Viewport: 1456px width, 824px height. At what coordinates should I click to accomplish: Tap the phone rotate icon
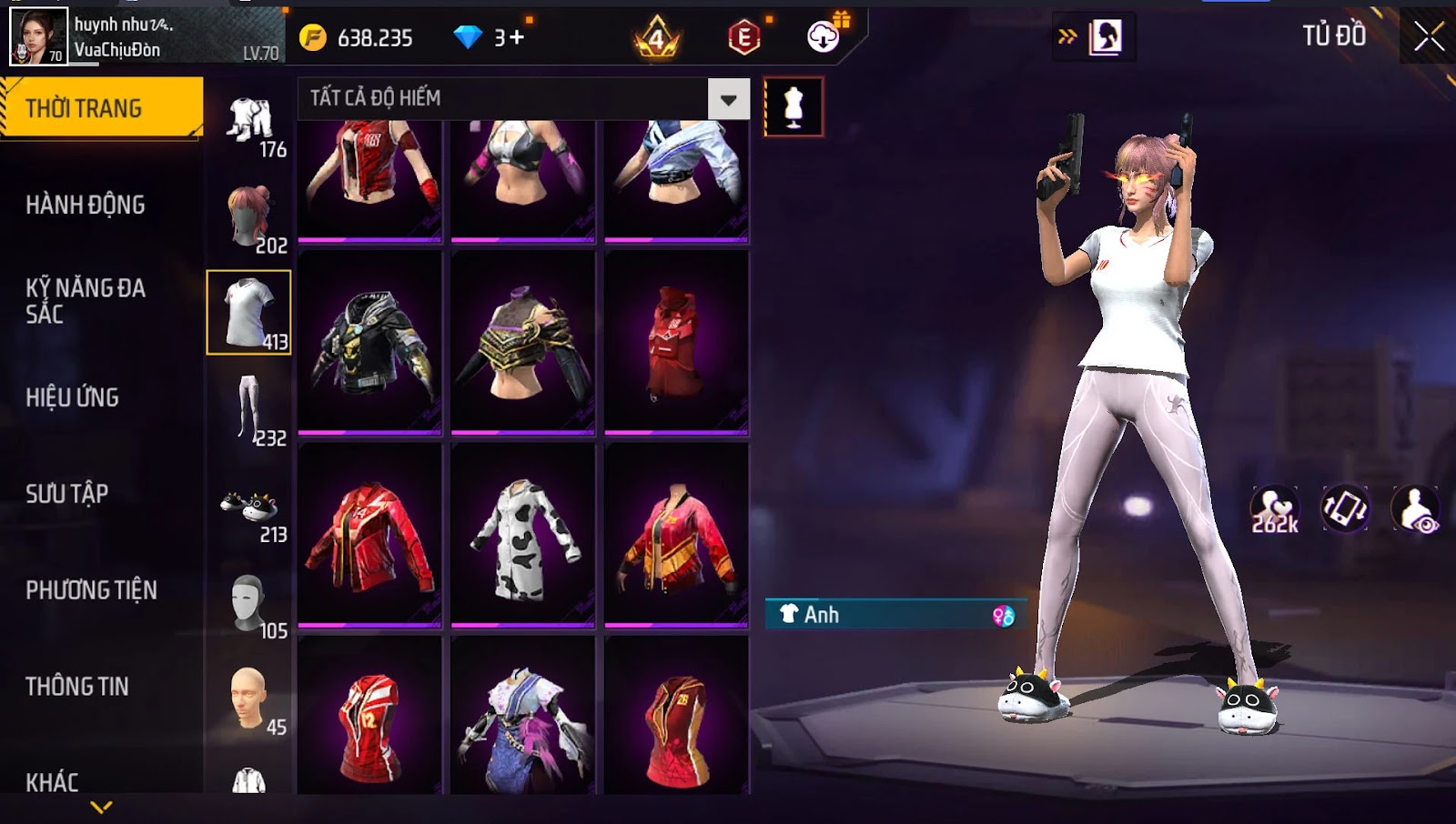[1344, 509]
